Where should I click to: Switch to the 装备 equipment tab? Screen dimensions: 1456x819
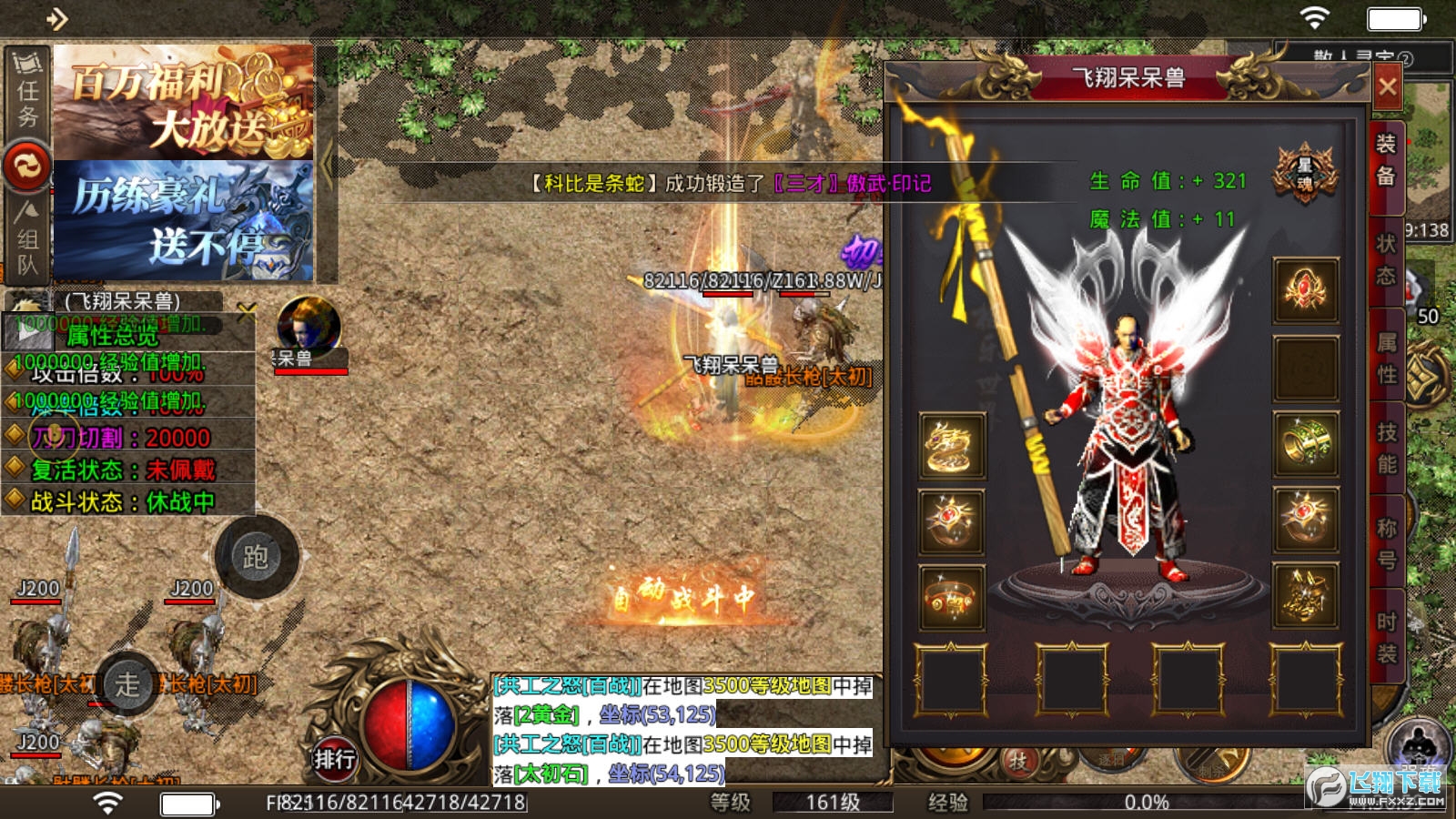[x=1386, y=159]
